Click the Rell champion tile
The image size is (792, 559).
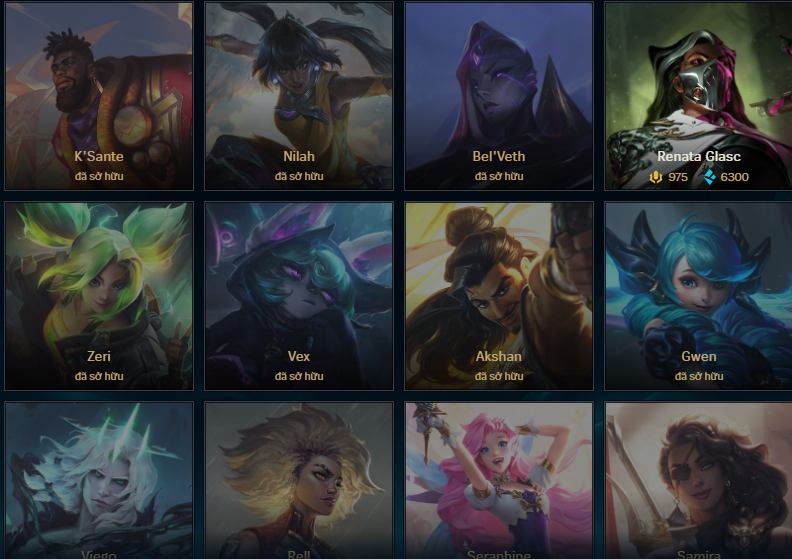(299, 481)
